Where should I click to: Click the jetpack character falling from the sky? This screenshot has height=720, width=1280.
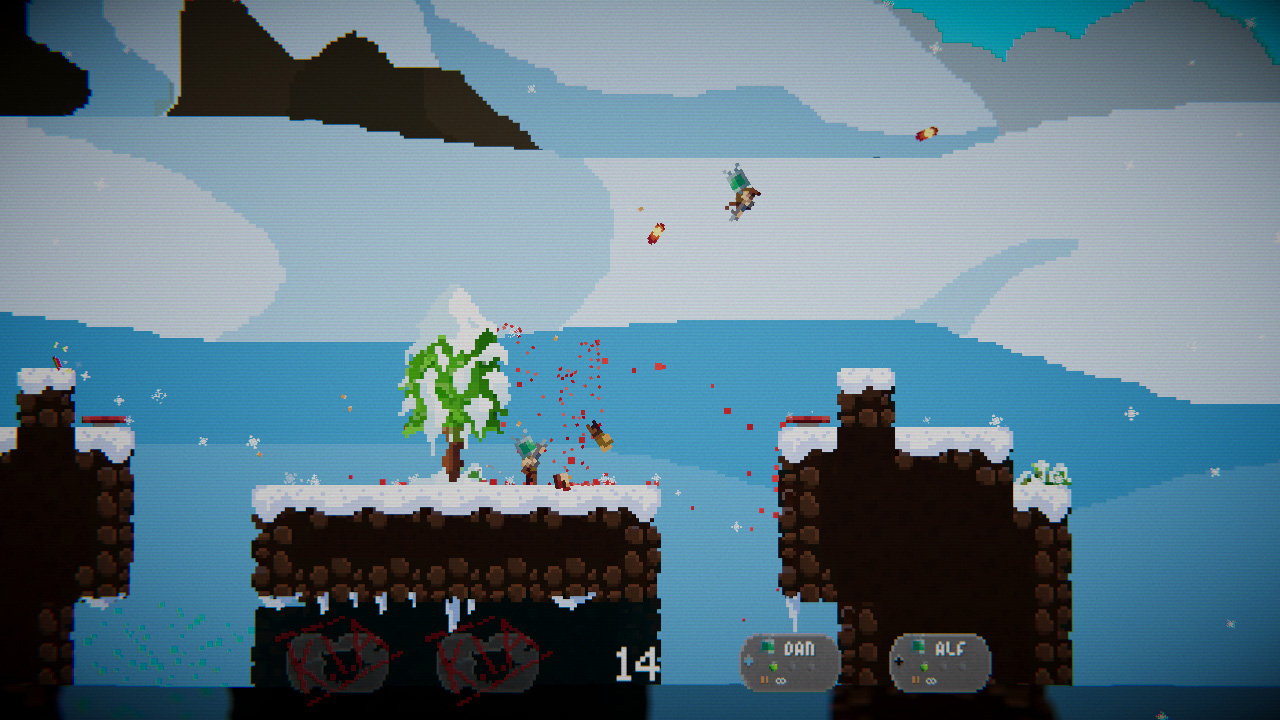[740, 195]
